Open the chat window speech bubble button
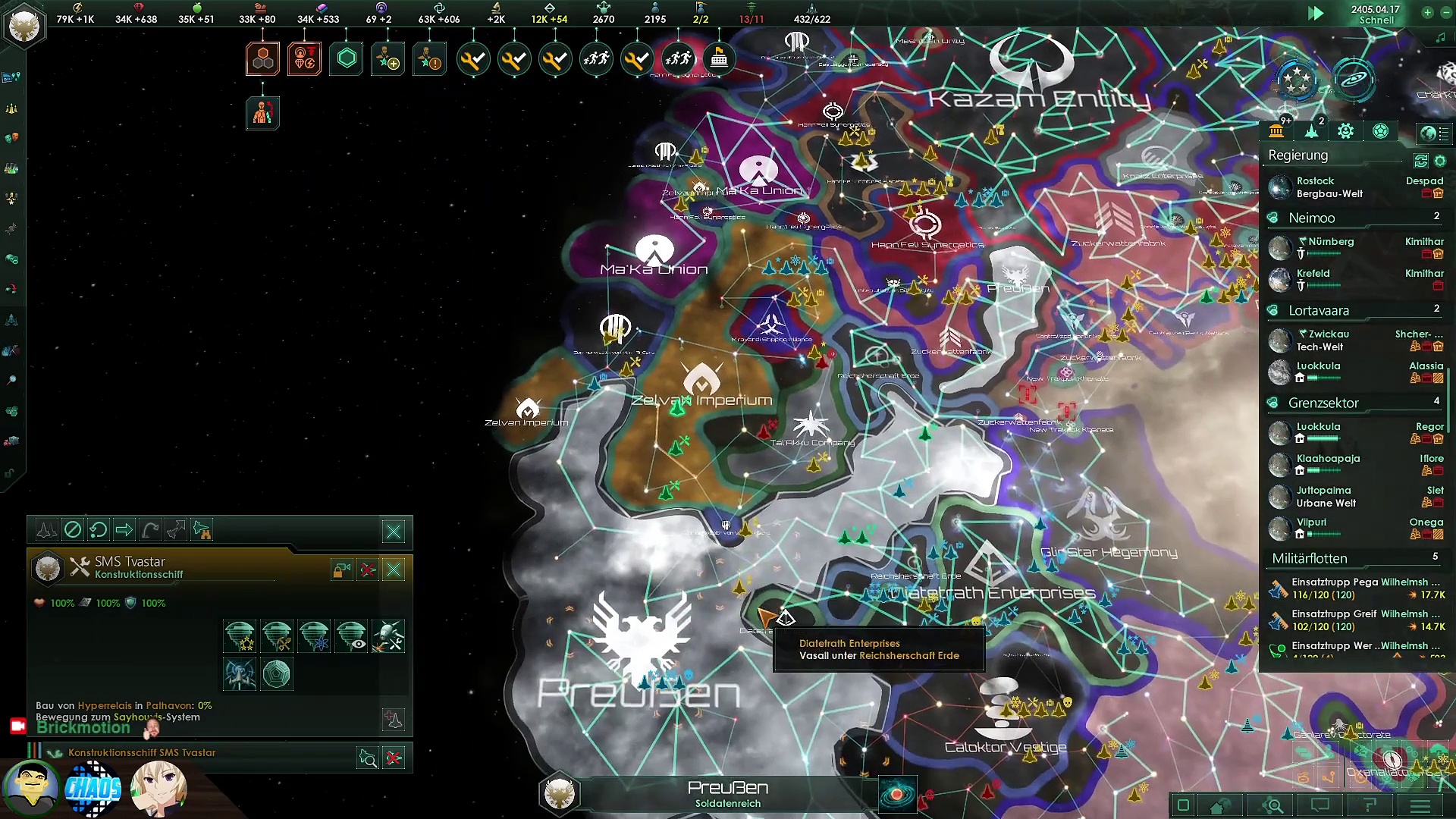This screenshot has width=1456, height=819. pos(1320,806)
